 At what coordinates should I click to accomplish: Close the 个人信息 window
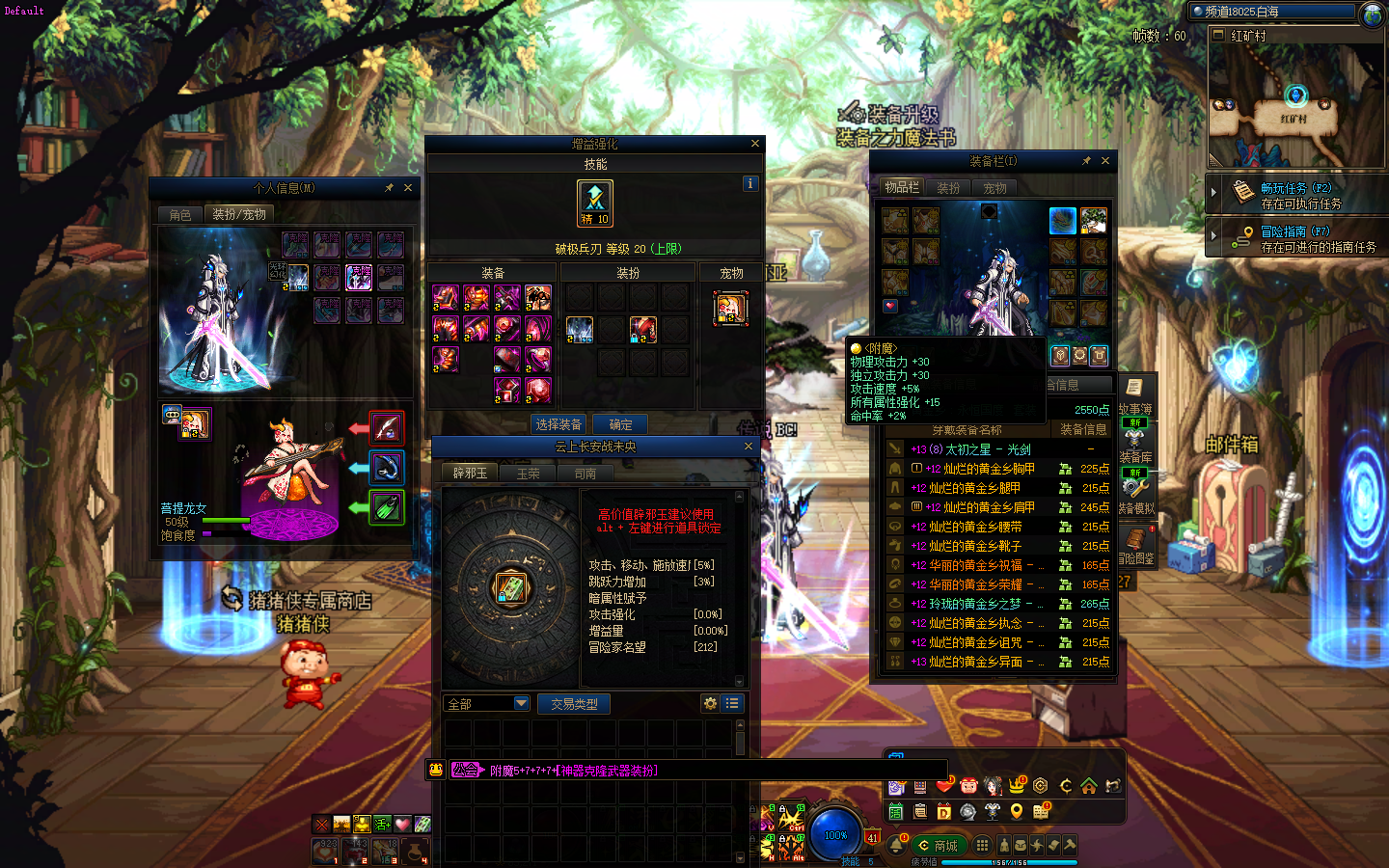[x=408, y=188]
